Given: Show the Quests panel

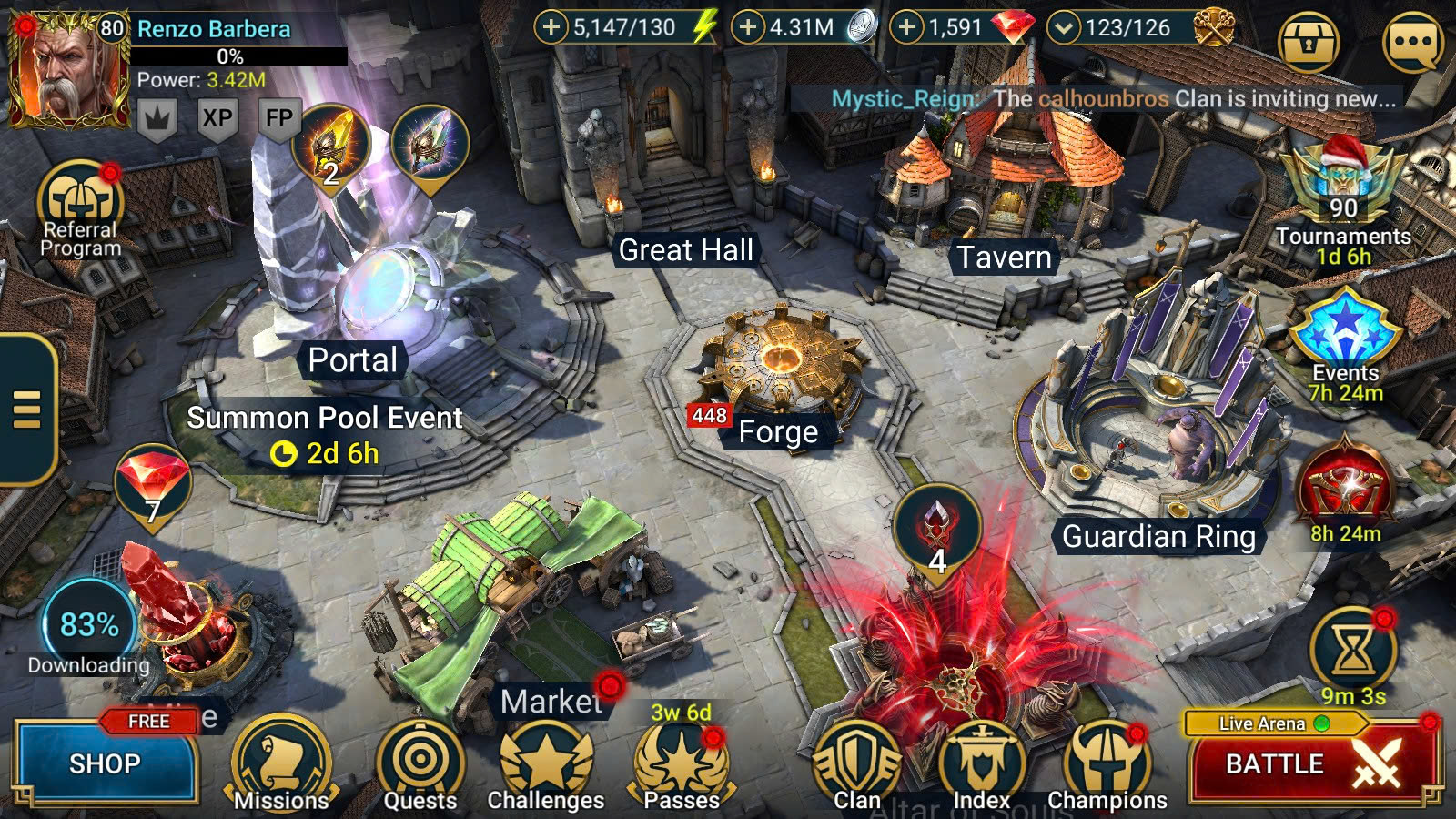Looking at the screenshot, I should coord(420,766).
